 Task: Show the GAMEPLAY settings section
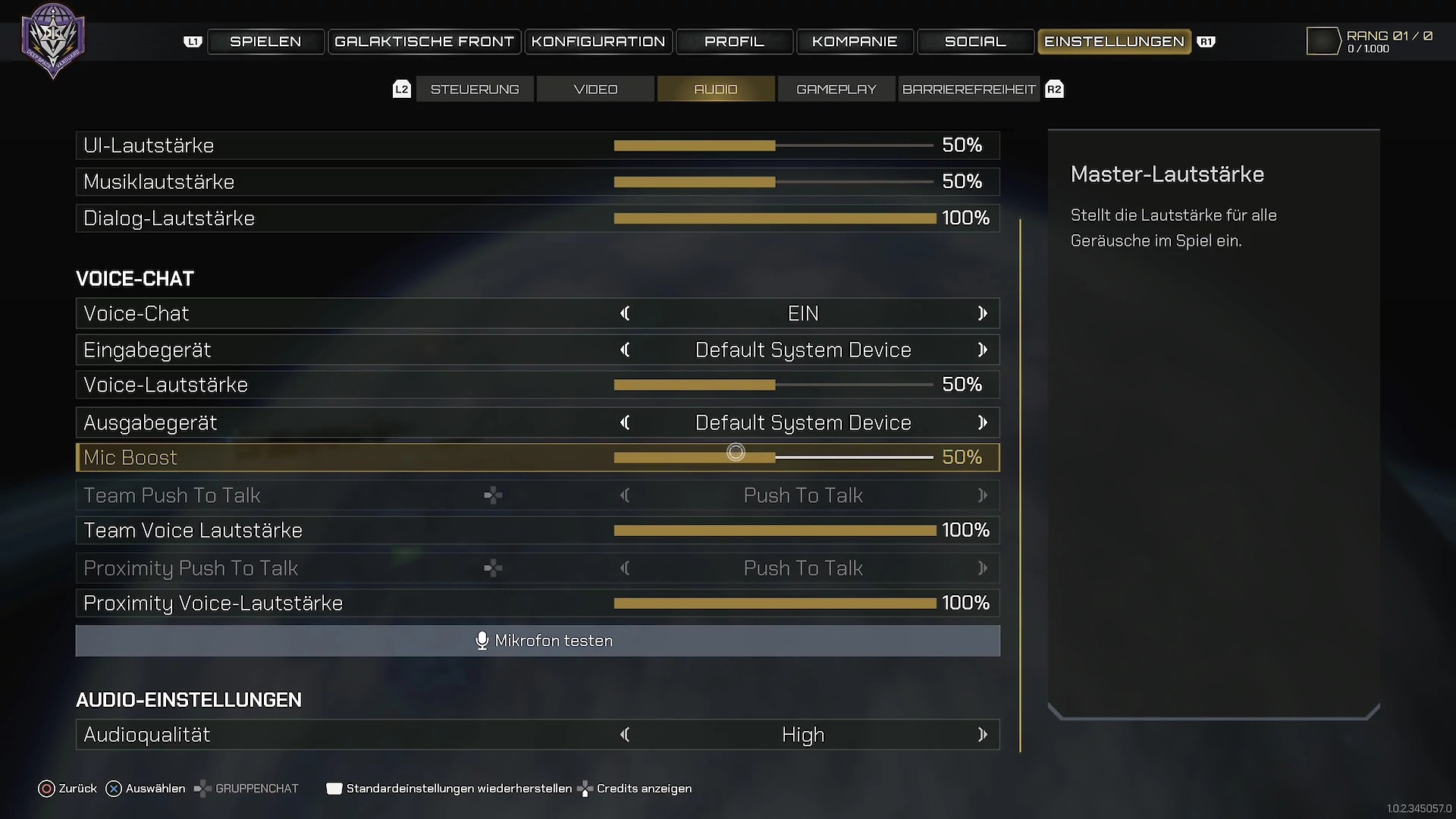pos(836,89)
